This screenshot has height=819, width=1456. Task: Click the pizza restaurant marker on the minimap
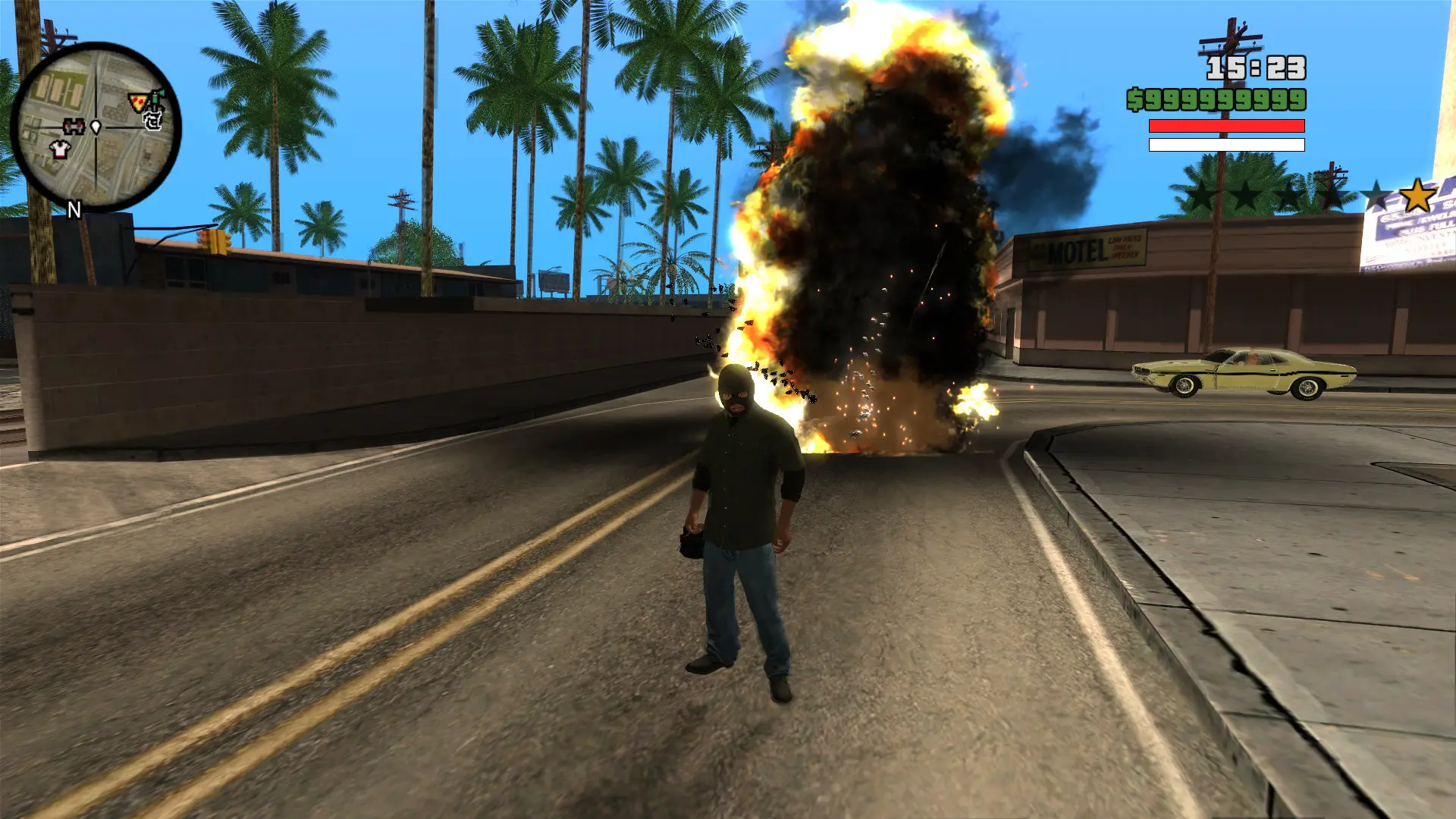click(x=137, y=102)
